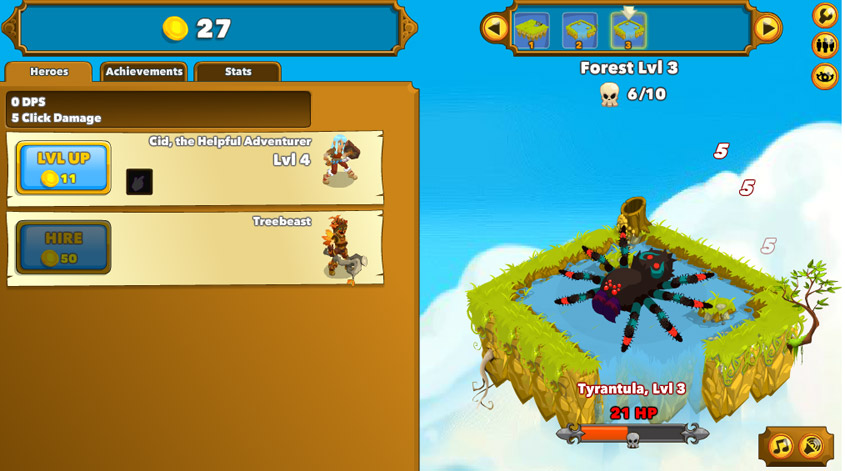The image size is (845, 471).
Task: Toggle sound effects with the speaker button
Action: point(812,446)
